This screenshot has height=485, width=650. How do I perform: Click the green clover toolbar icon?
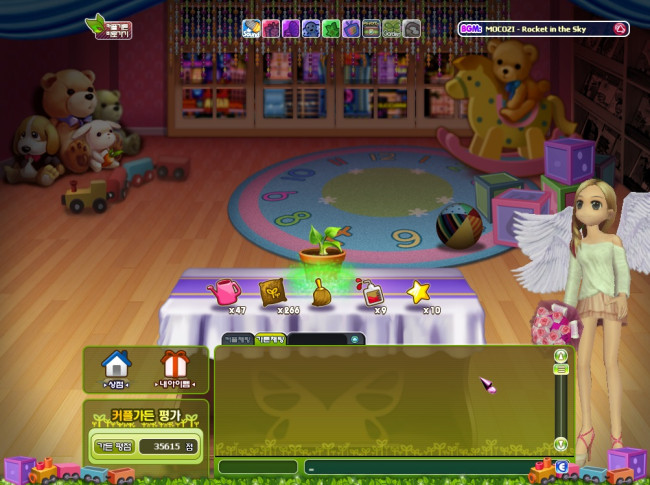pos(331,29)
